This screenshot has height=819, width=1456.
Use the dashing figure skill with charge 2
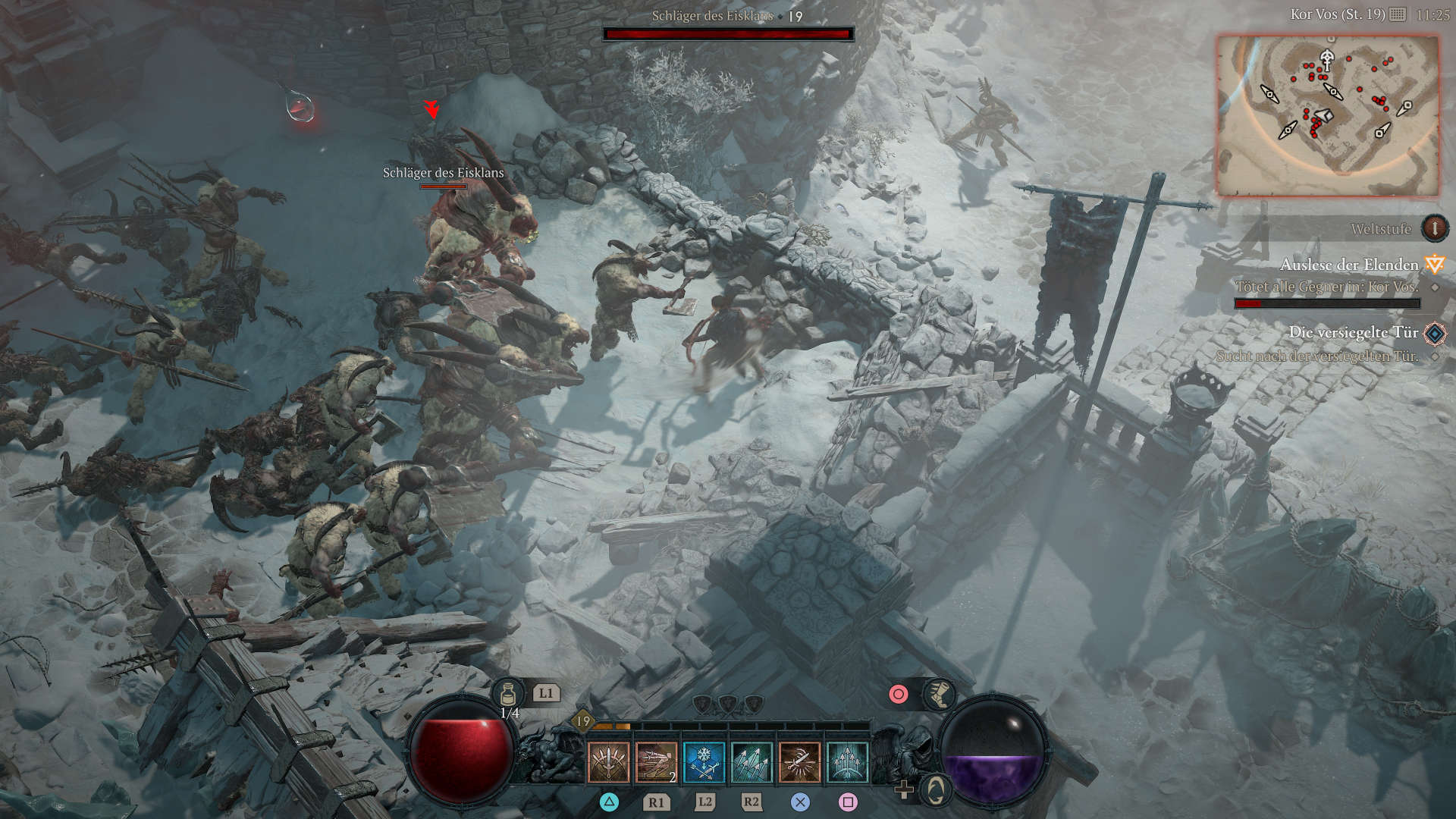656,762
